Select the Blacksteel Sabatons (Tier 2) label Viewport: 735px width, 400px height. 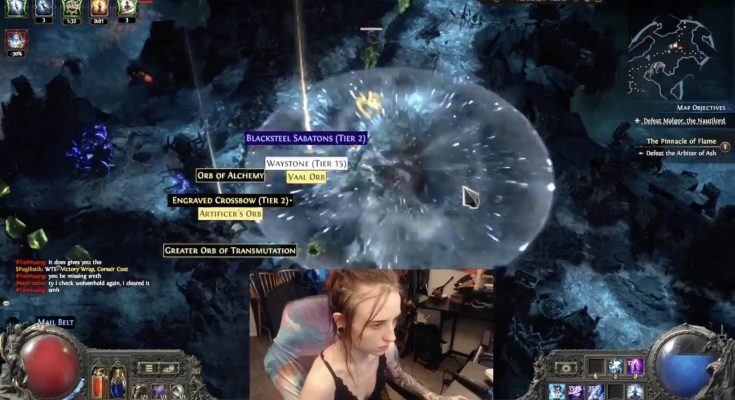306,138
